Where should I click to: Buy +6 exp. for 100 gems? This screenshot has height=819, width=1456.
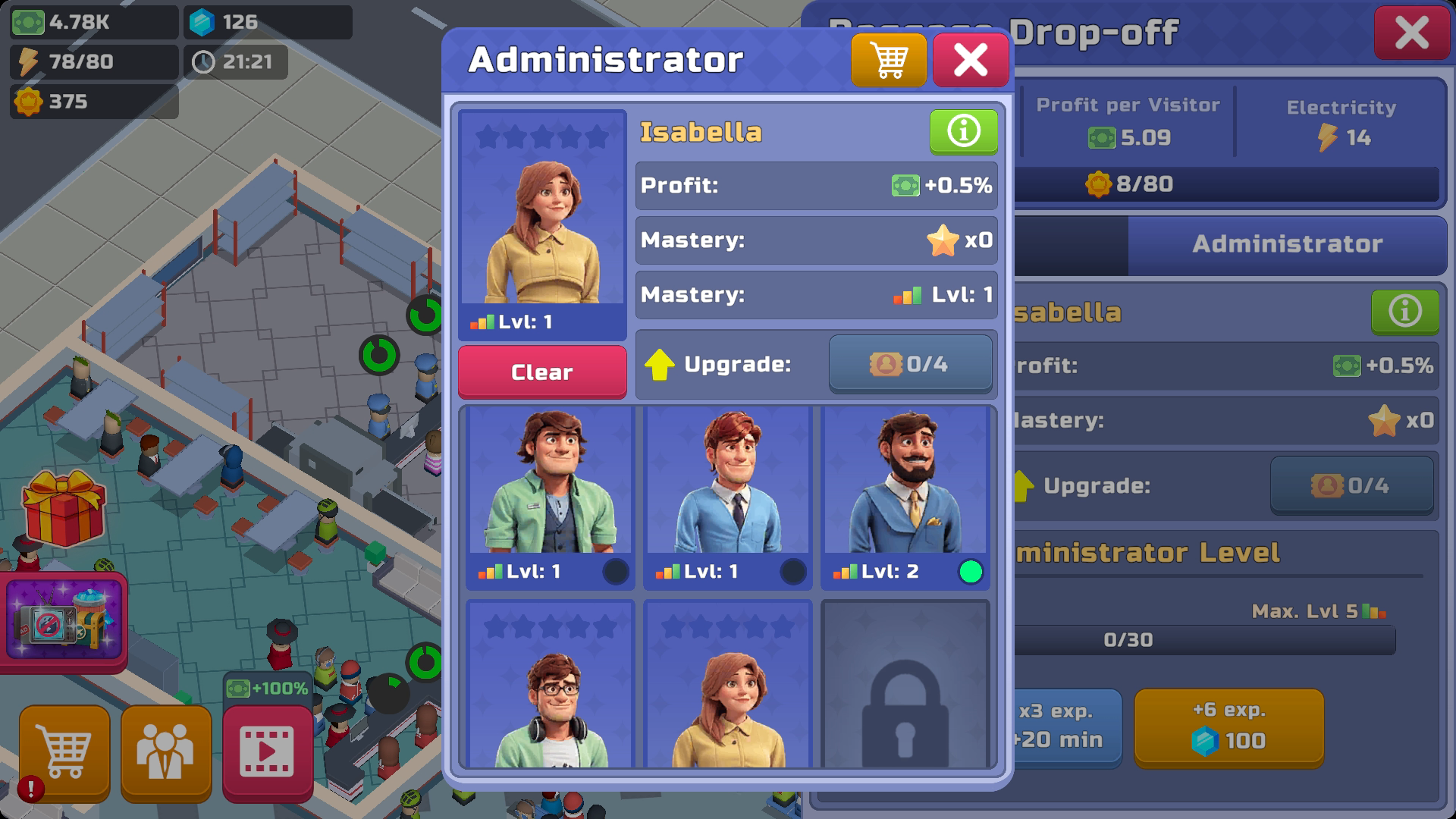(x=1228, y=726)
